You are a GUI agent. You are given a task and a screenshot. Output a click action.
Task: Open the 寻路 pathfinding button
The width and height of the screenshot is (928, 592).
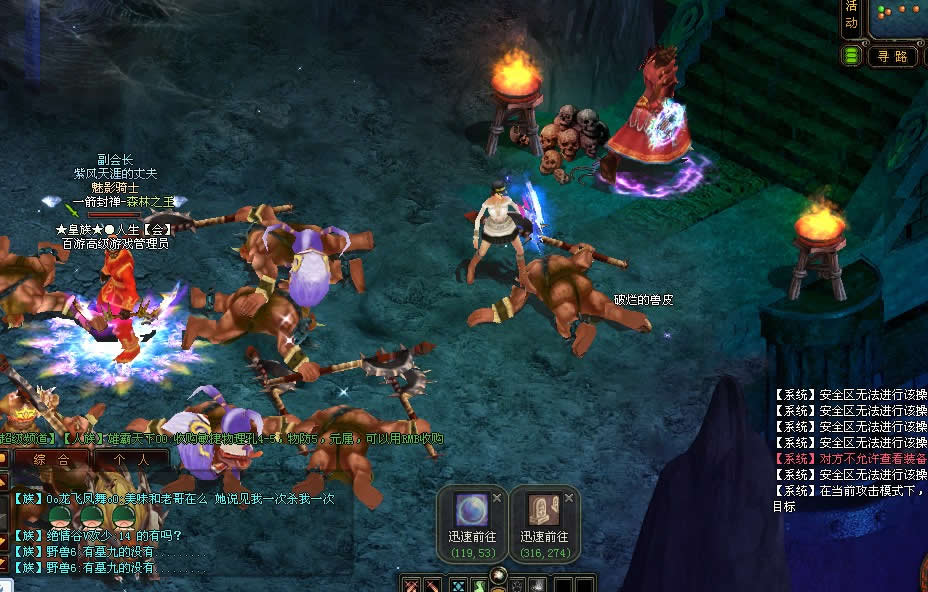click(892, 56)
